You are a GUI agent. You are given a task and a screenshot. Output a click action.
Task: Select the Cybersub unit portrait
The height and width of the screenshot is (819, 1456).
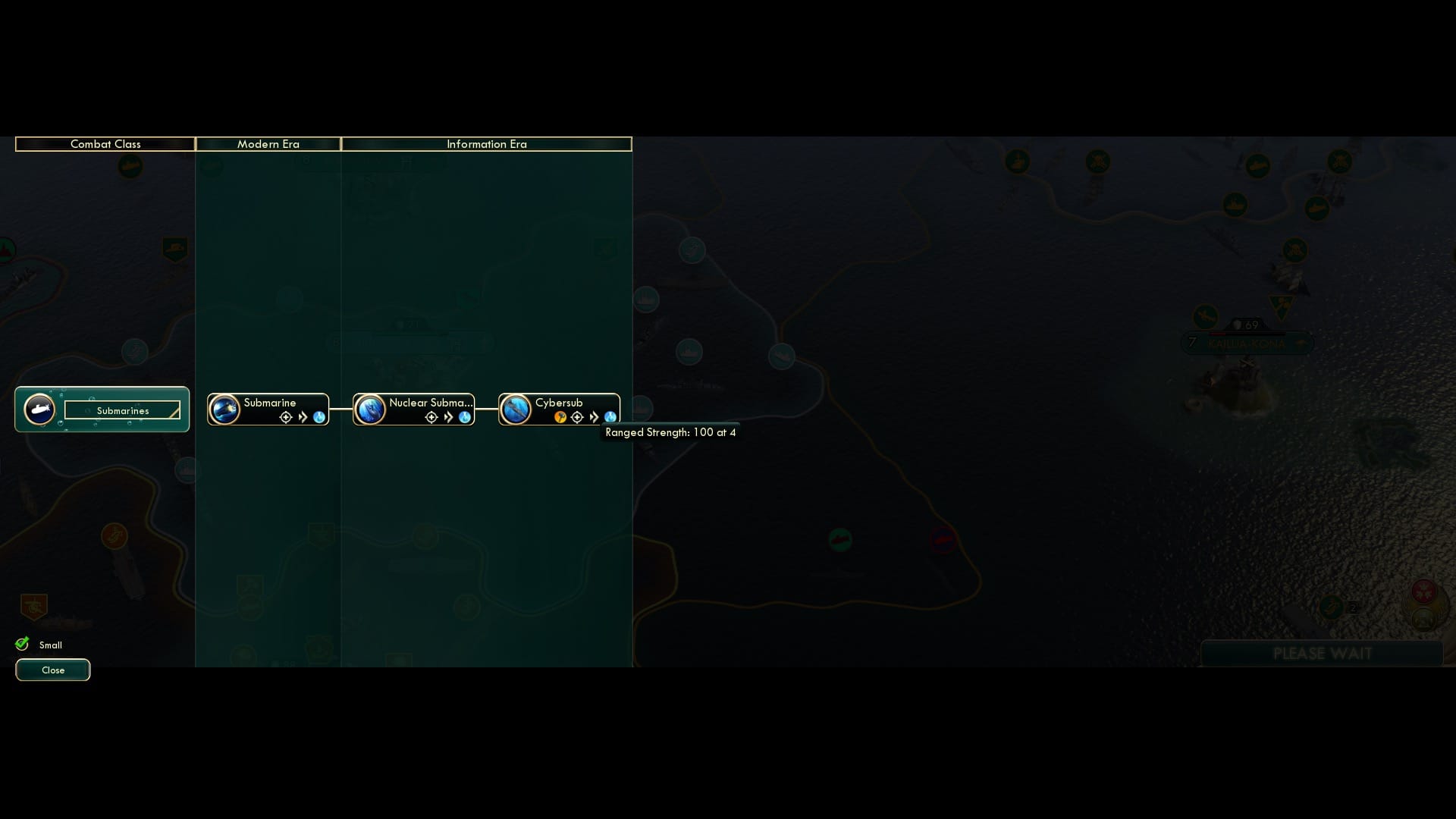tap(515, 409)
